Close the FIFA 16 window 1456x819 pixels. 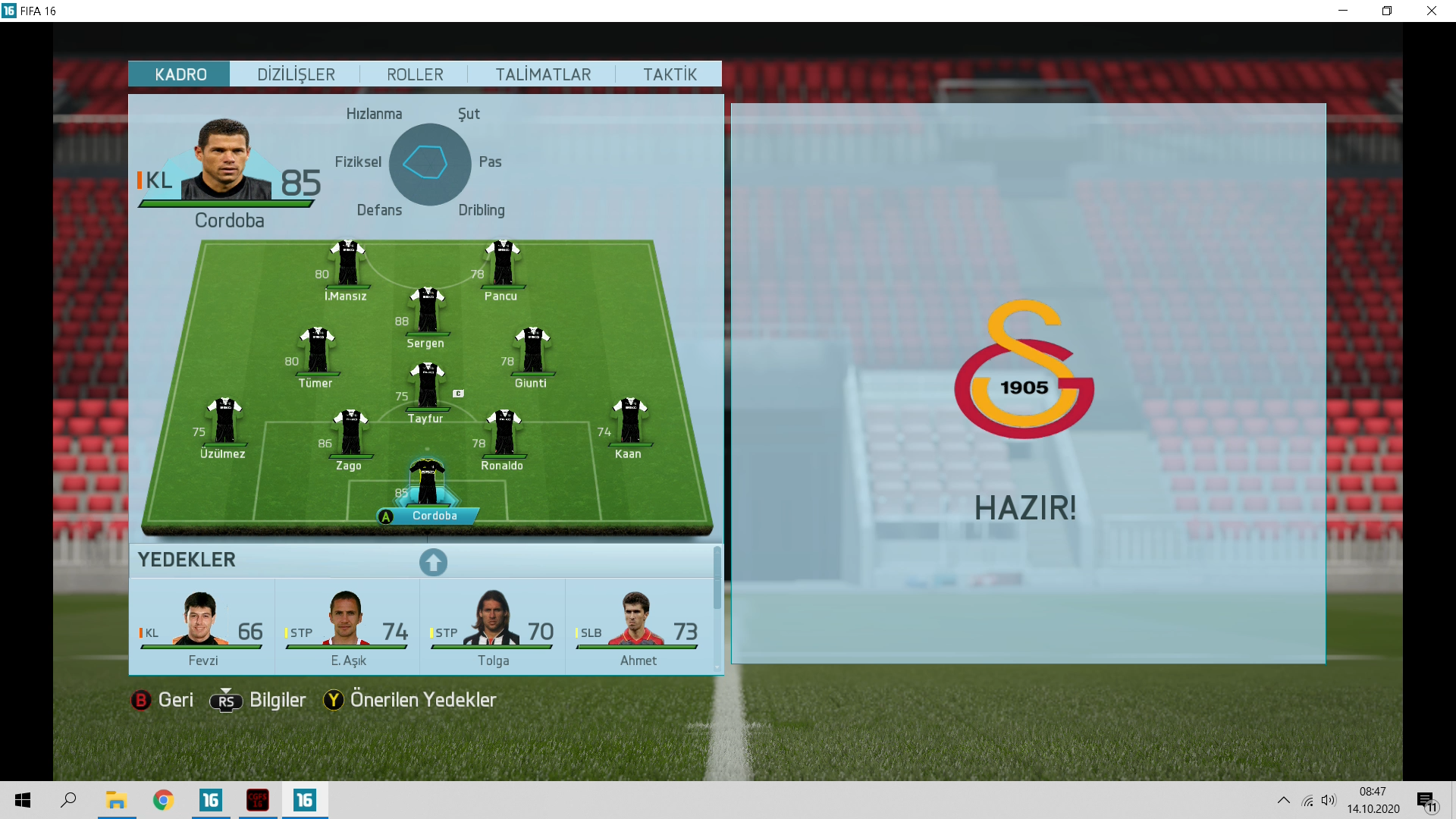pos(1431,11)
